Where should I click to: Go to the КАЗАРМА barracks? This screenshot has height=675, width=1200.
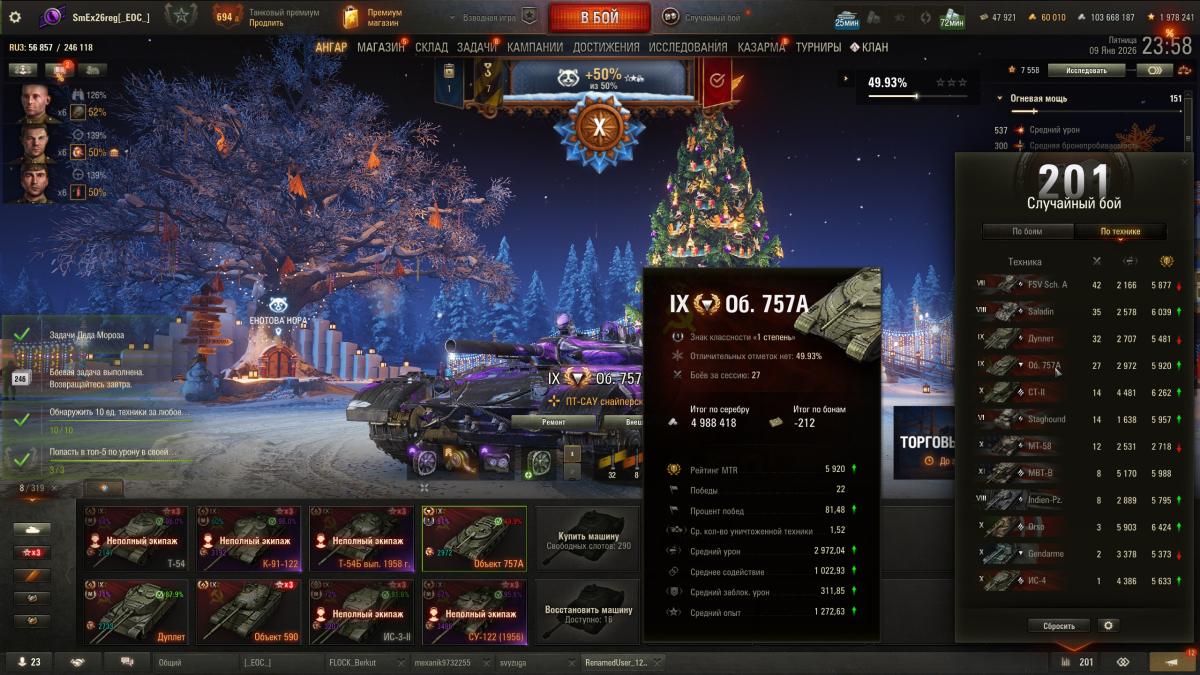click(761, 47)
